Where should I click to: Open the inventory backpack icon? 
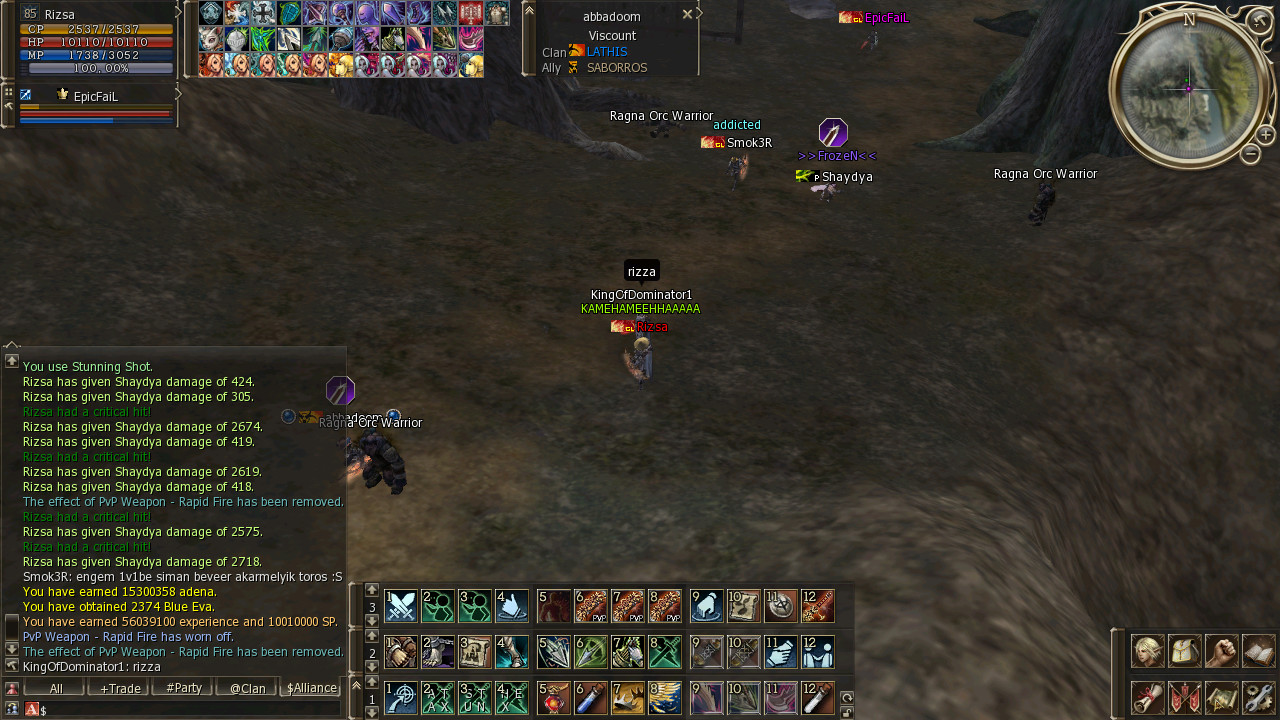click(1185, 651)
